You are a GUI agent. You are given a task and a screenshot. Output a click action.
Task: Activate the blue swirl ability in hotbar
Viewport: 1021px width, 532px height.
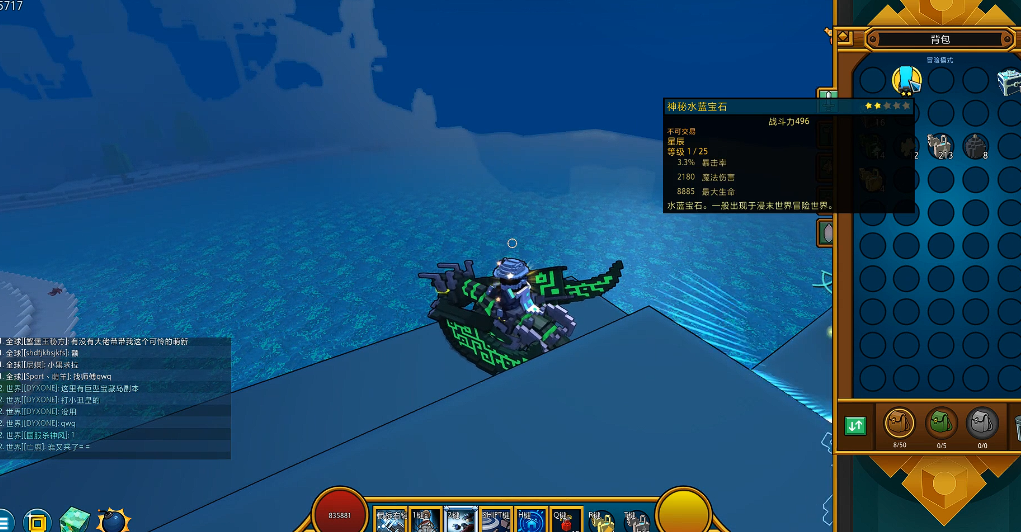click(531, 520)
